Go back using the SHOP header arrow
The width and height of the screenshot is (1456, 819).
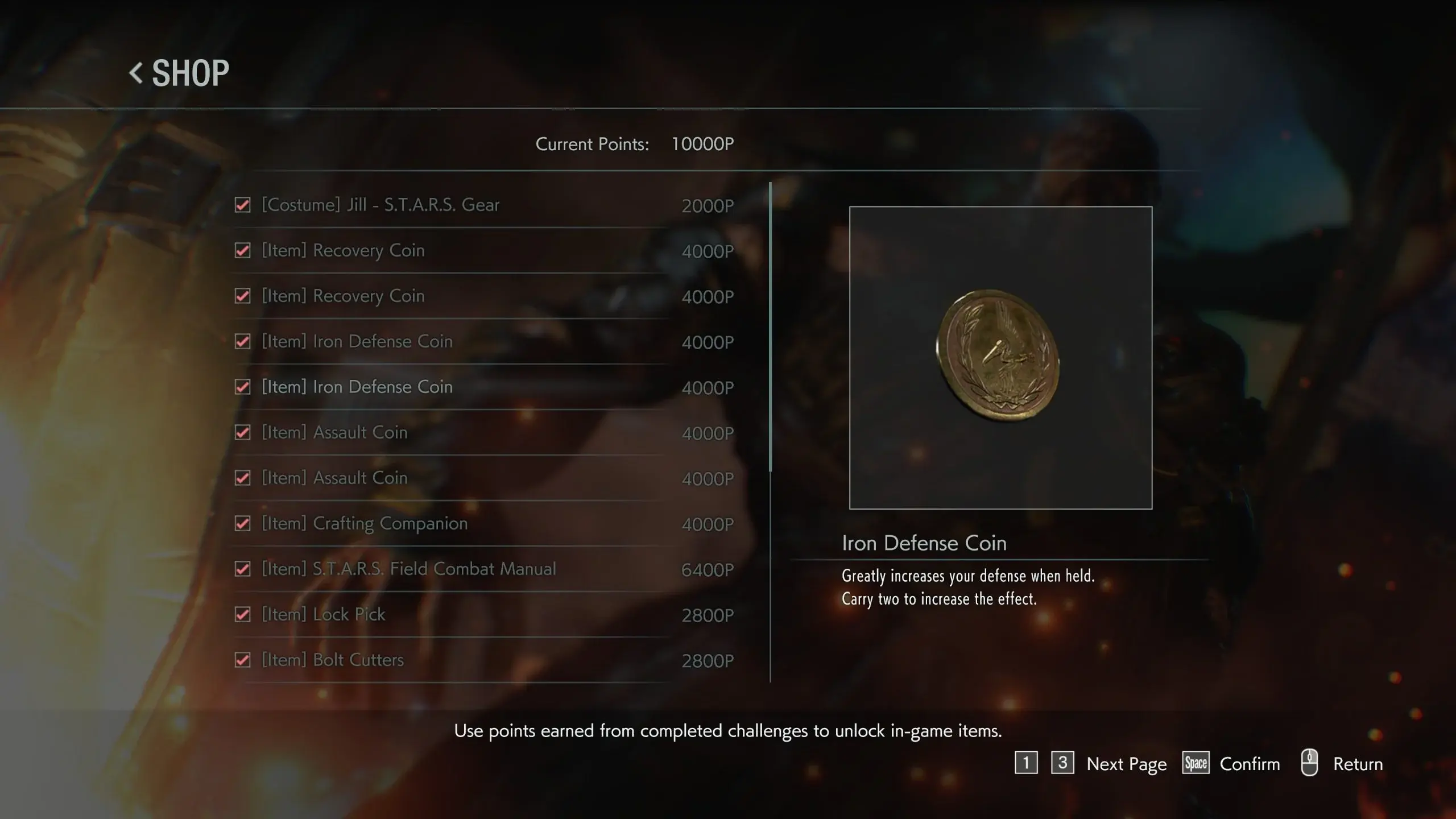pos(136,73)
